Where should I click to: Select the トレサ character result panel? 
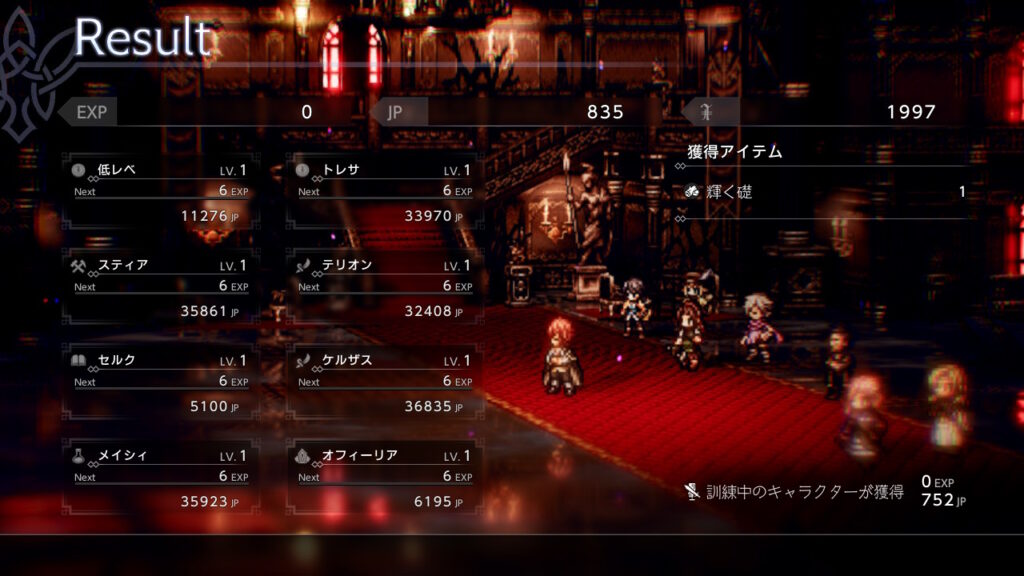(384, 192)
